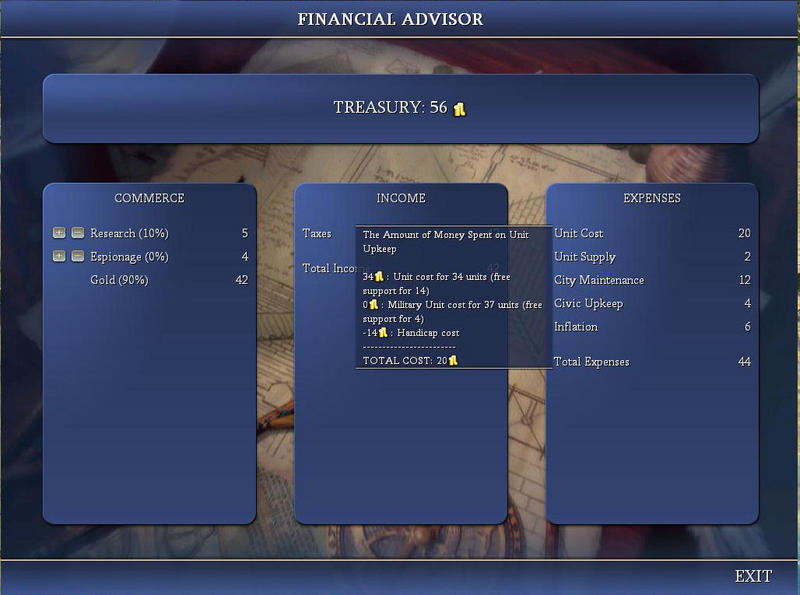Exit the Financial Advisor screen
This screenshot has width=800, height=595.
[752, 576]
